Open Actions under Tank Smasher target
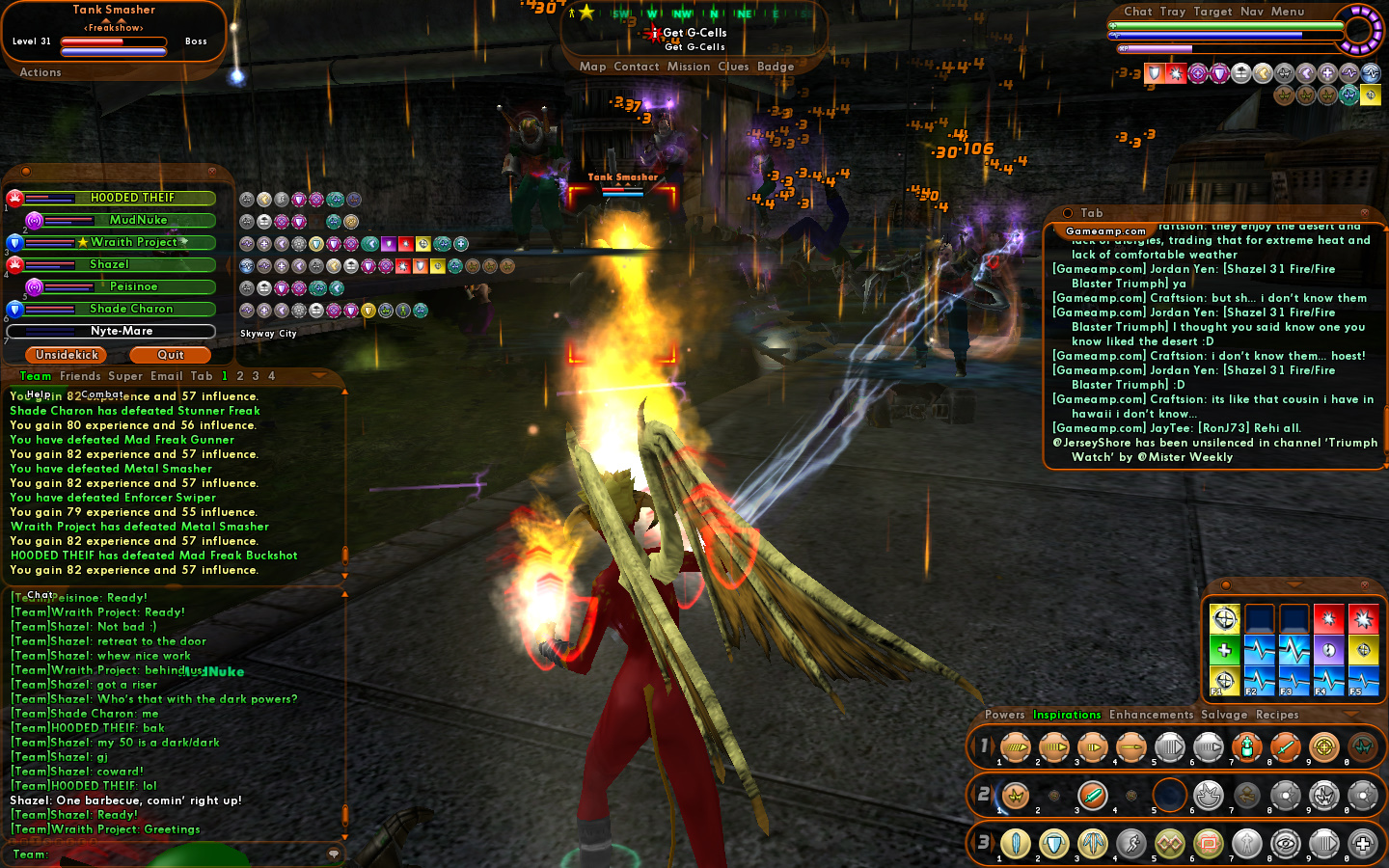Viewport: 1389px width, 868px height. coord(41,72)
